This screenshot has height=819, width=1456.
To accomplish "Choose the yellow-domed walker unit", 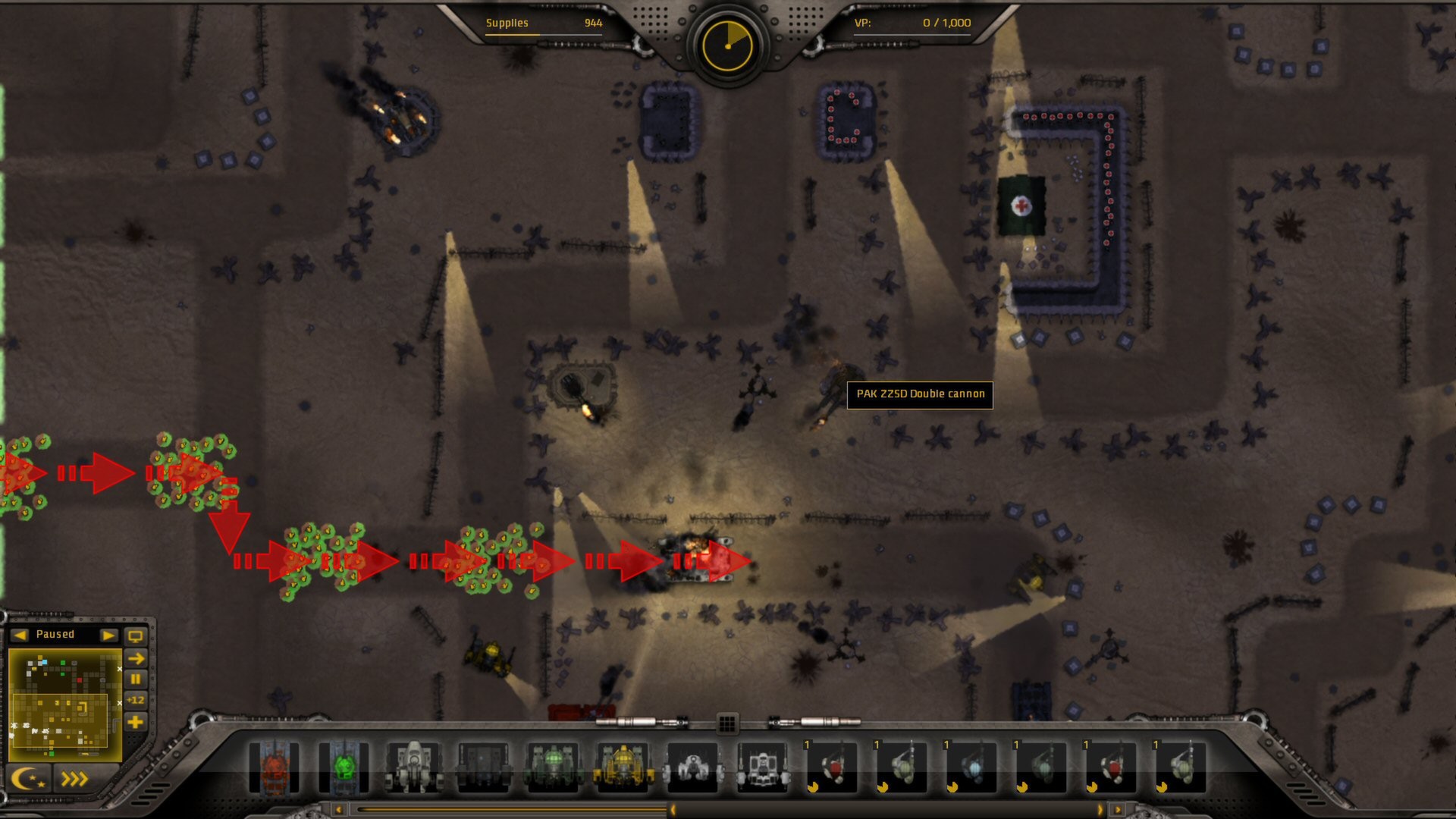I will point(623,768).
